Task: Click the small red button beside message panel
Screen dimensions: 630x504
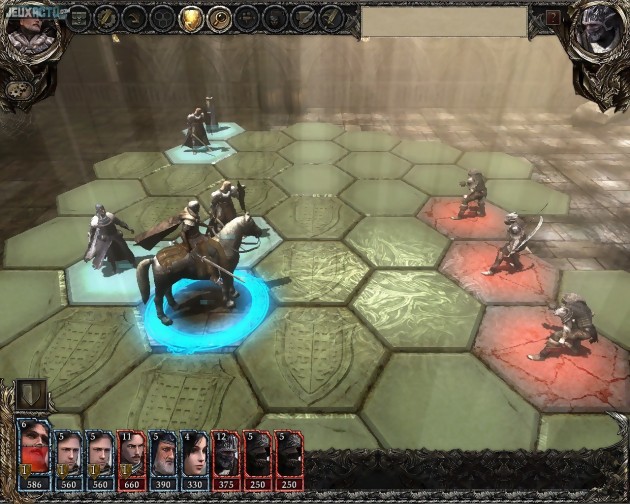Action: click(x=553, y=18)
